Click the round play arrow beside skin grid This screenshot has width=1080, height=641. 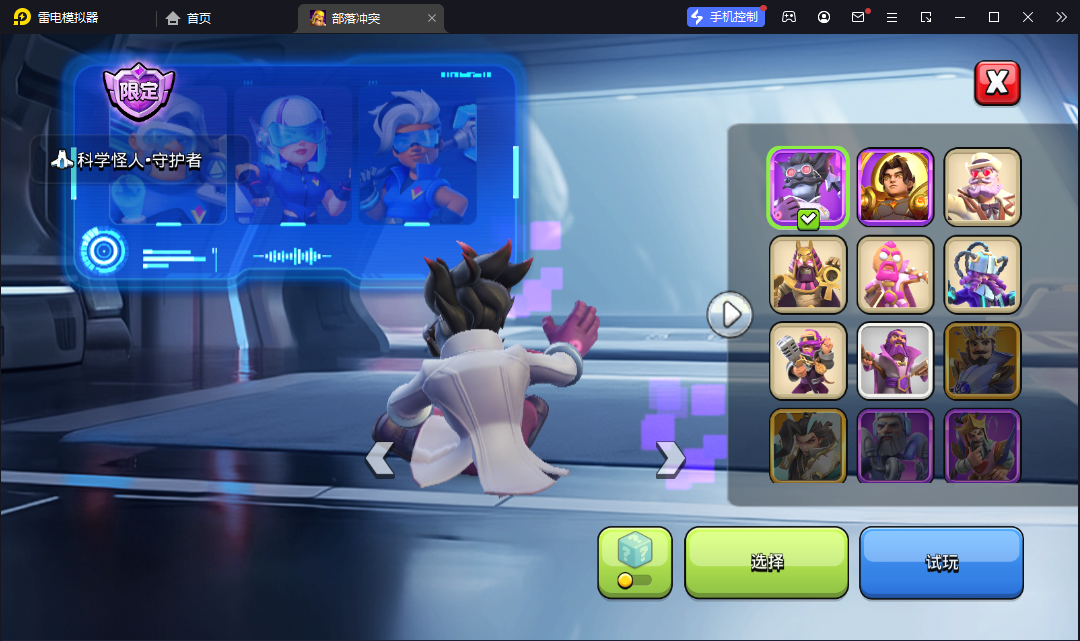tap(729, 314)
